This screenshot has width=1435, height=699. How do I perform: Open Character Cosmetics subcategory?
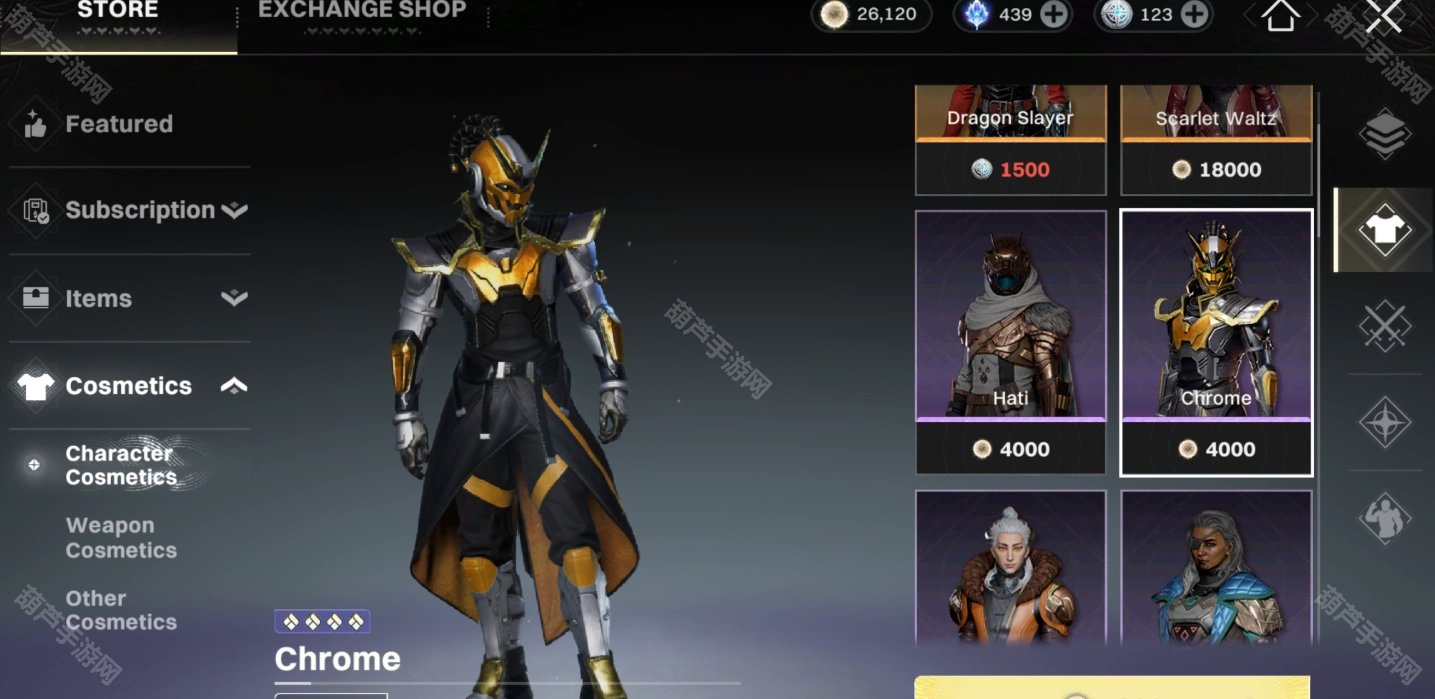tap(120, 465)
